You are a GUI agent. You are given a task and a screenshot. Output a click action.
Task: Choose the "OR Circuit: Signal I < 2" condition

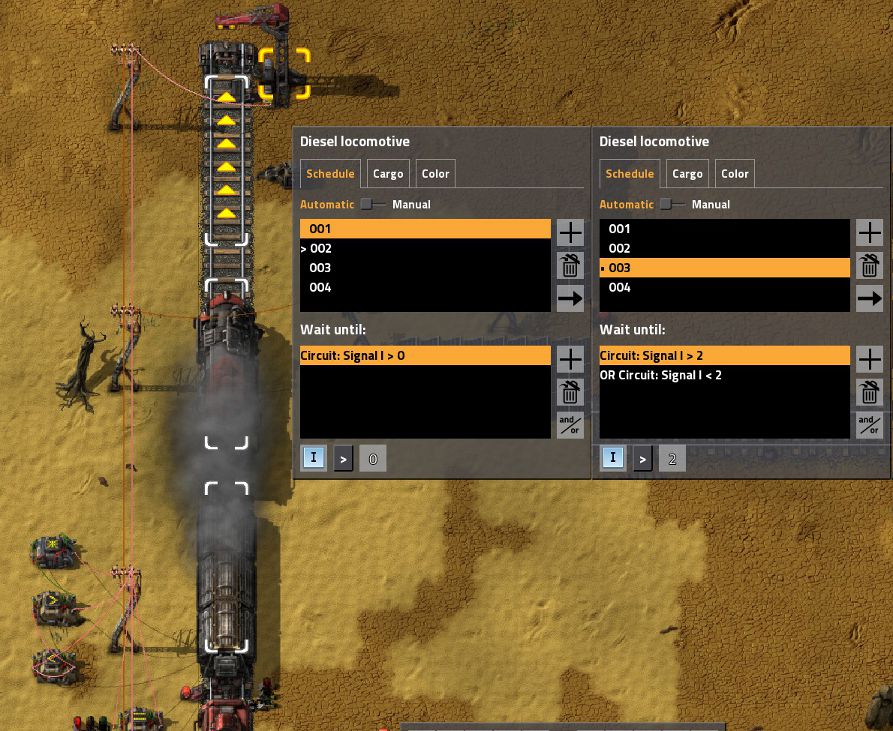click(724, 375)
